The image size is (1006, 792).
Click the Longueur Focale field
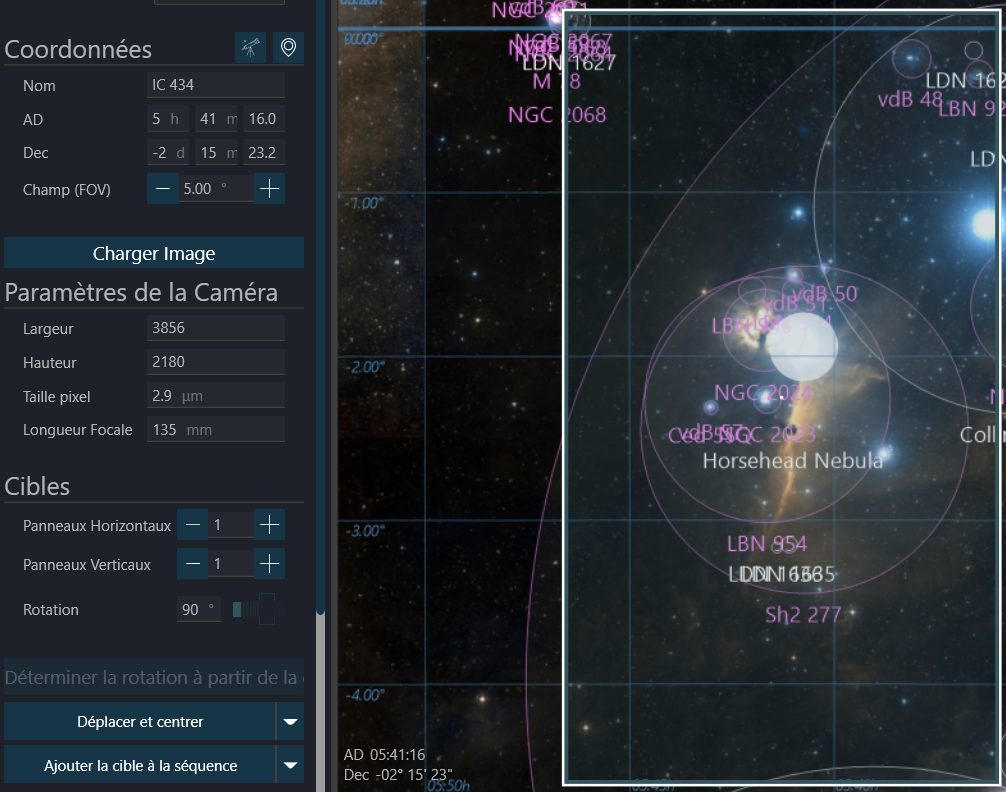pos(215,430)
